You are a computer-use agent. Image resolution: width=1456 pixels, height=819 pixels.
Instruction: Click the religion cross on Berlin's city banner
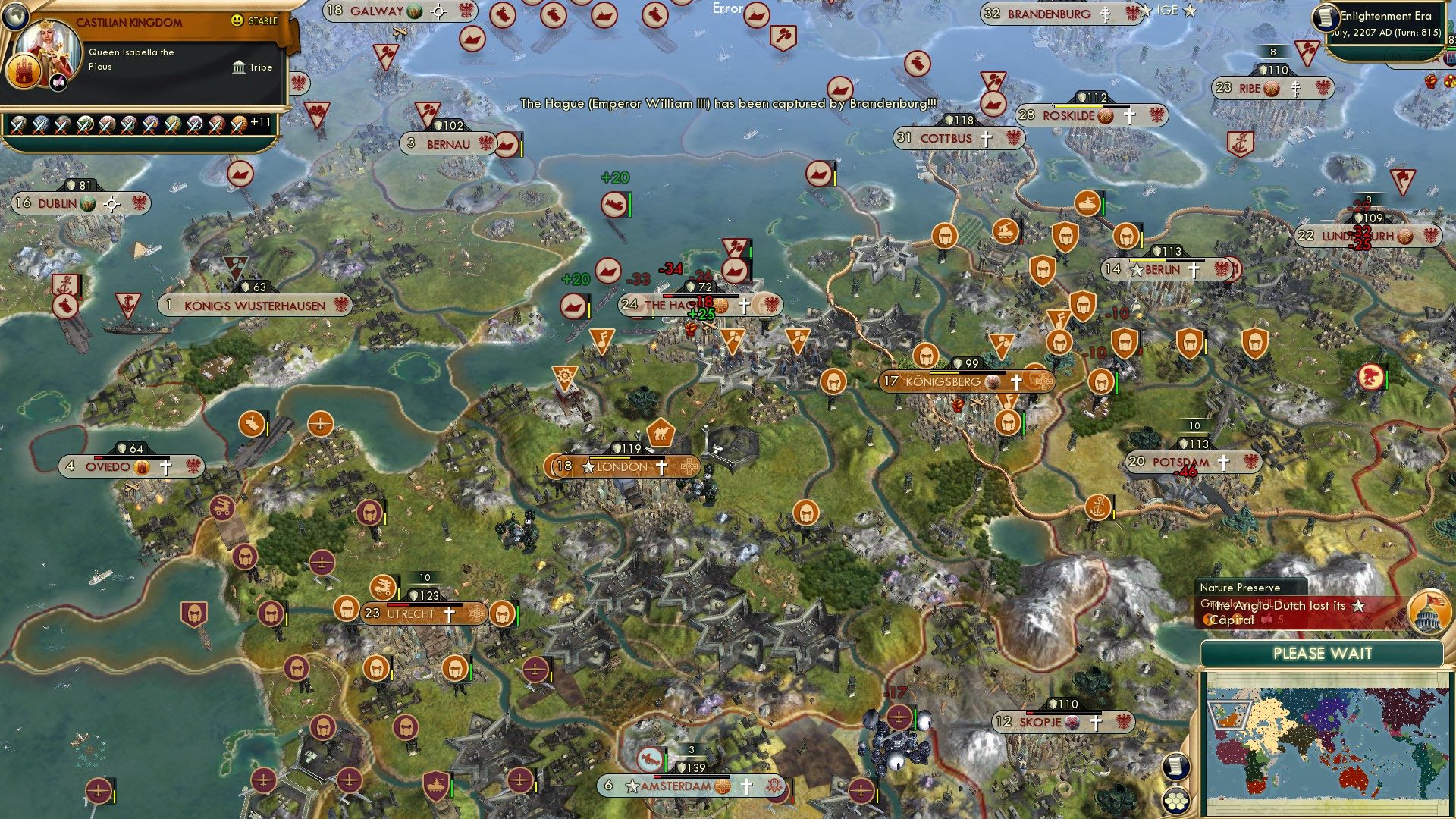(x=1193, y=268)
